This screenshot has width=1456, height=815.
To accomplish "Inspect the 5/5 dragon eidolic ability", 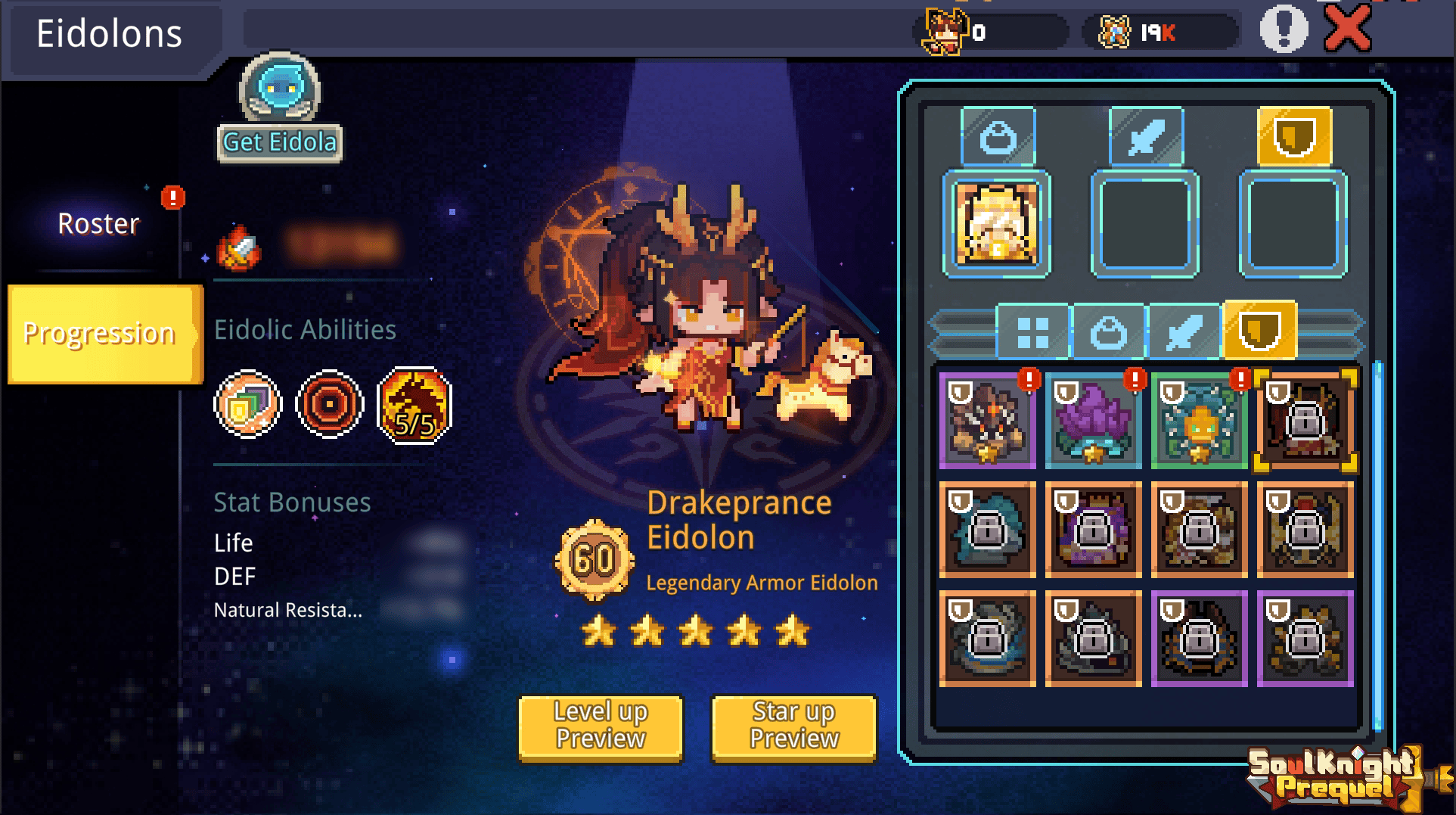I will click(414, 406).
